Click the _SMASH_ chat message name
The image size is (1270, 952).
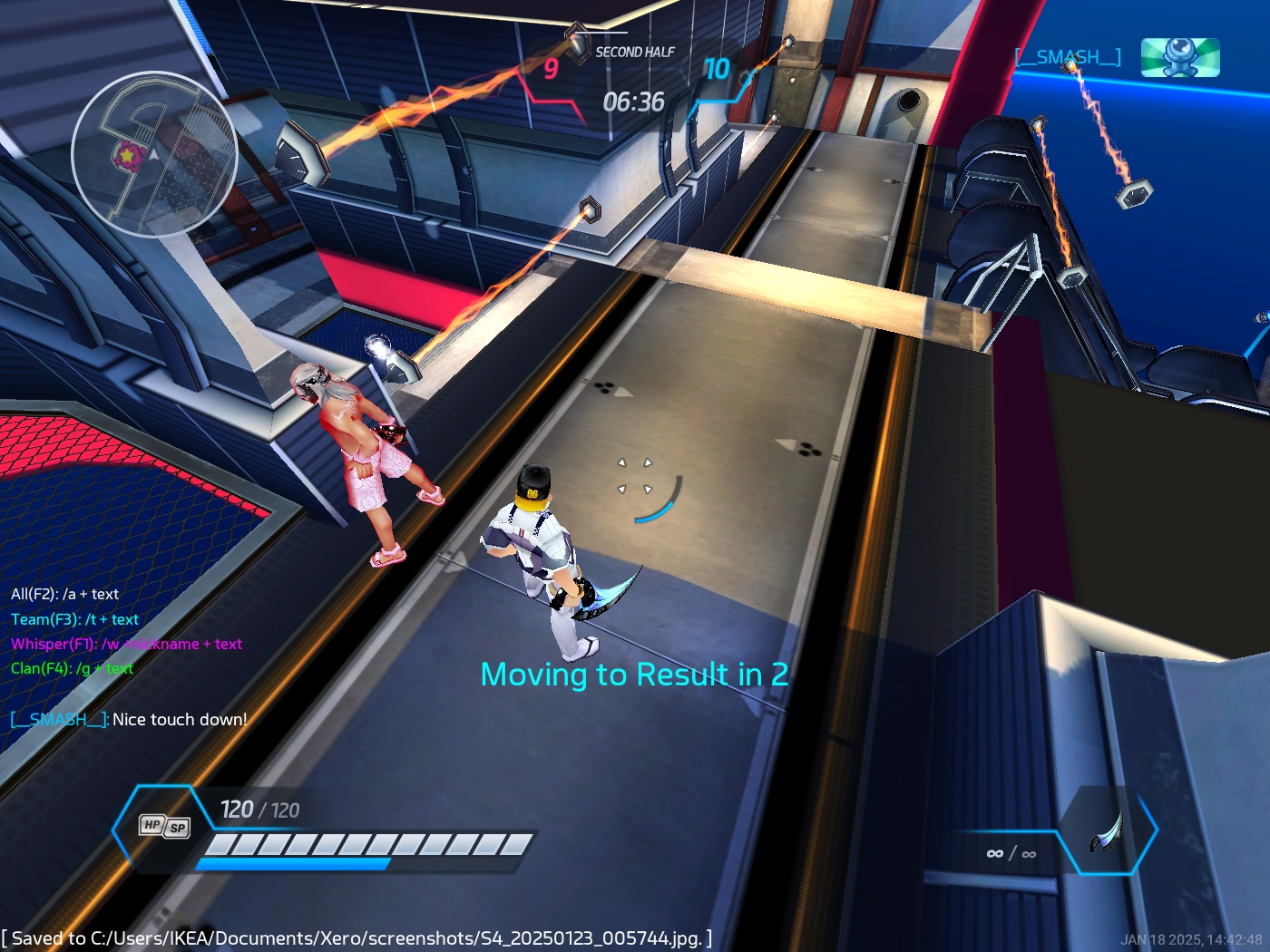(x=60, y=720)
